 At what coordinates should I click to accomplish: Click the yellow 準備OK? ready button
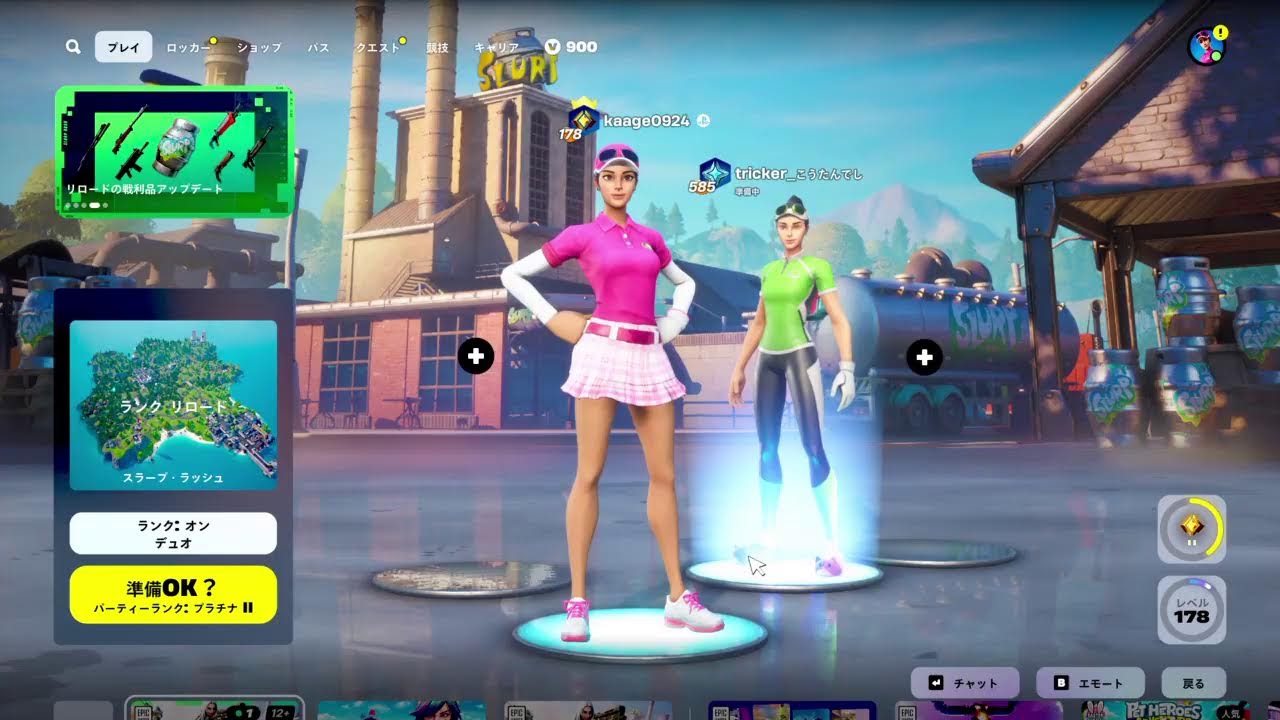[x=173, y=595]
